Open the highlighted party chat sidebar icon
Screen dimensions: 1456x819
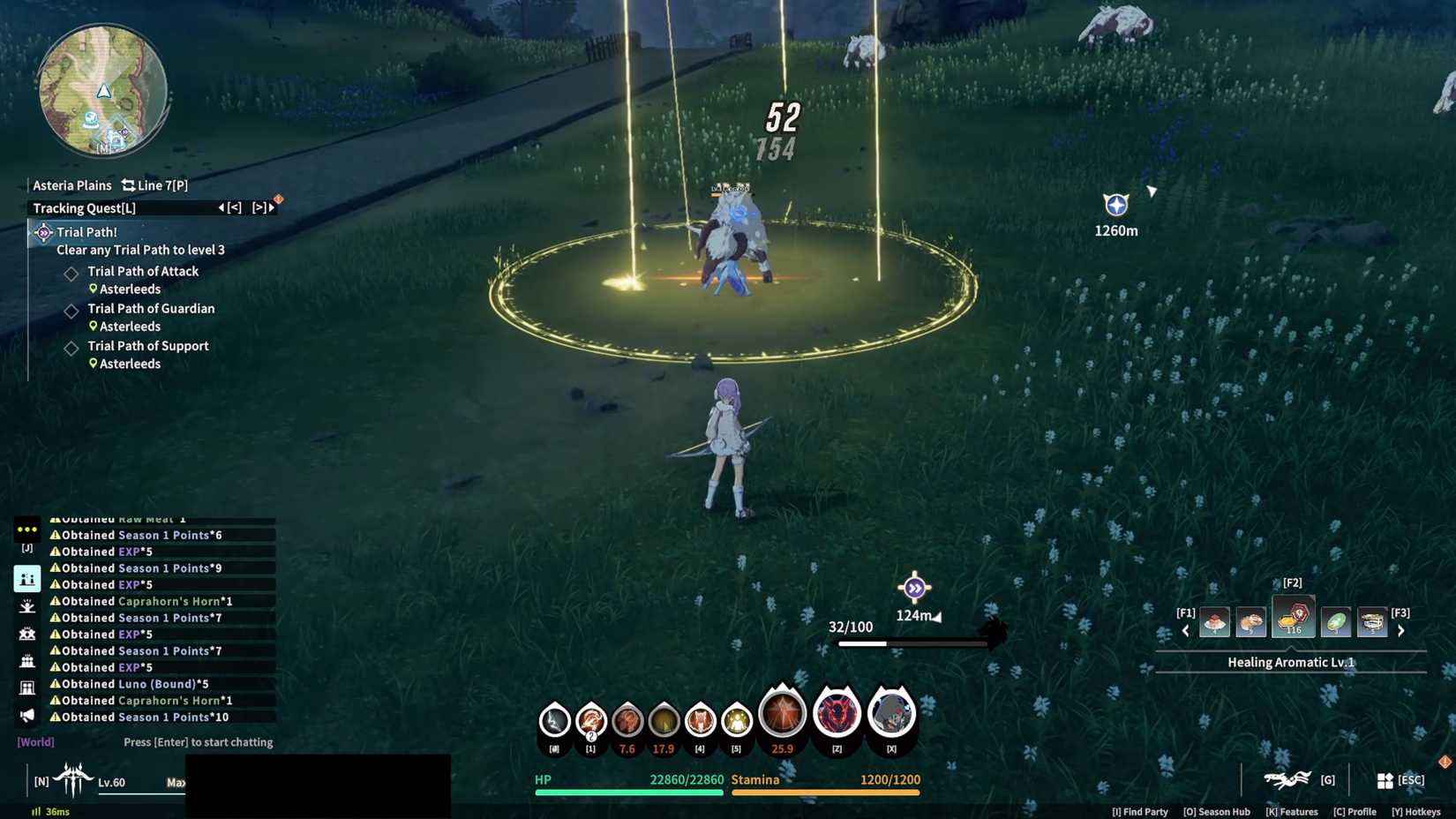pos(26,578)
